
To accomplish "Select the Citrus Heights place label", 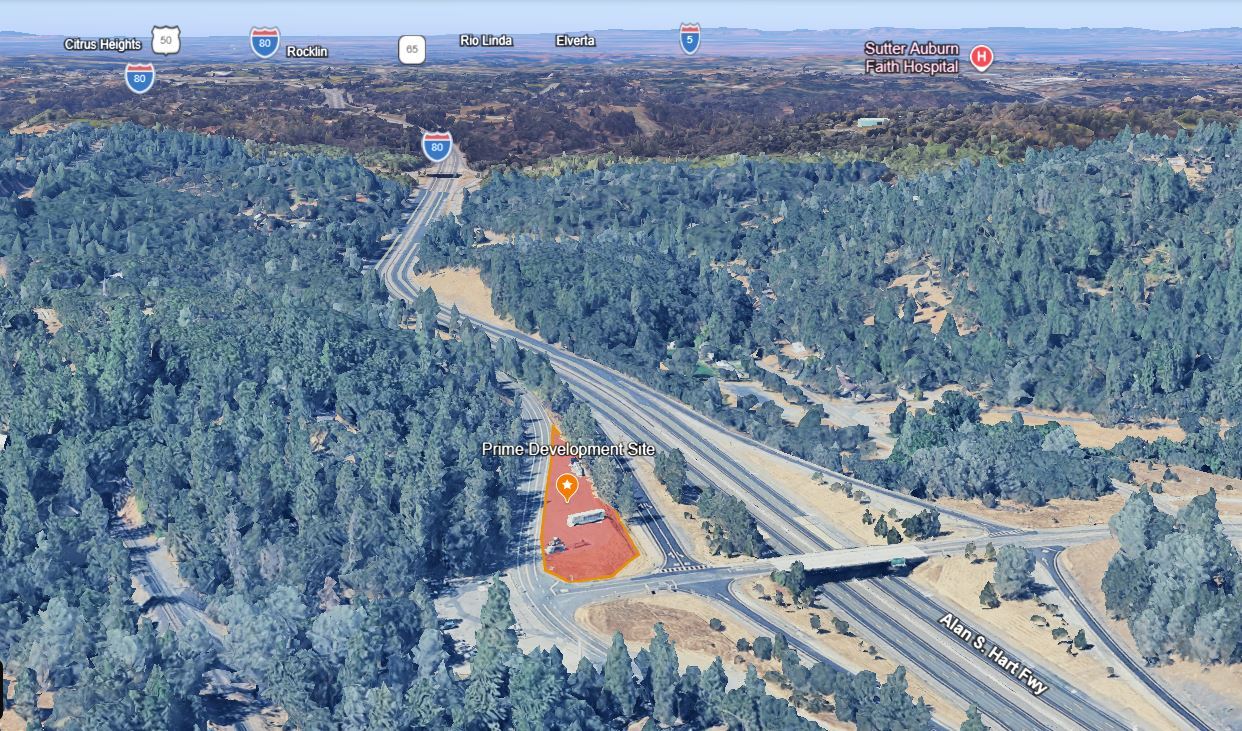I will 103,44.
